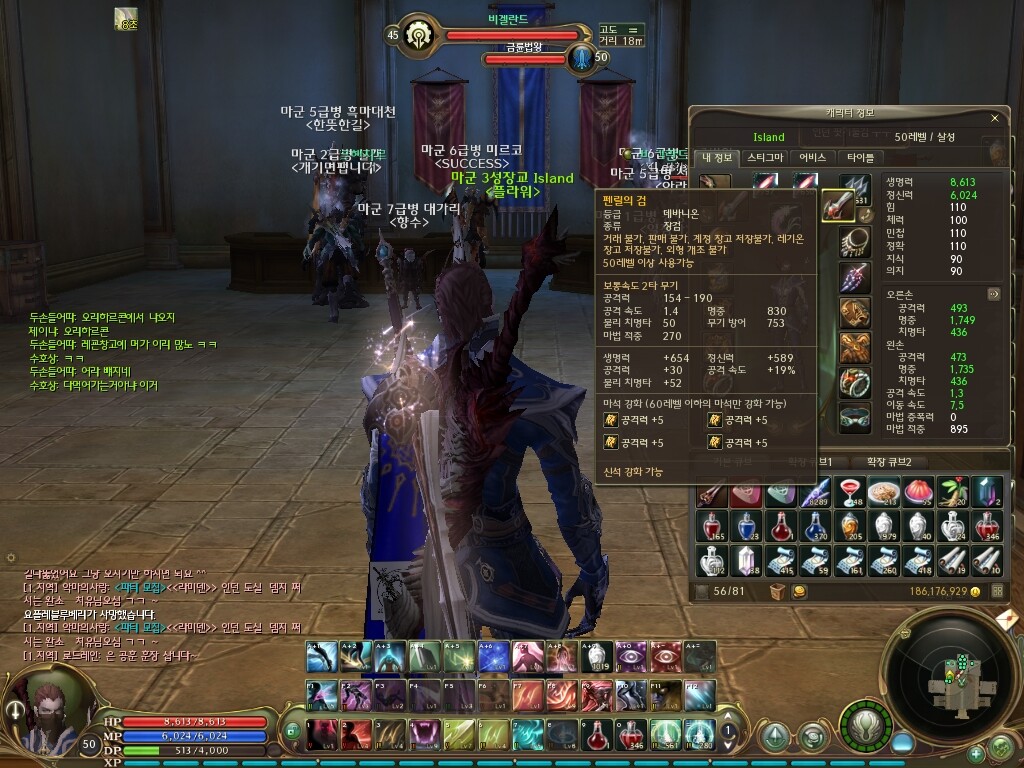1024x768 pixels.
Task: Switch to the 스티그마 tab
Action: click(x=765, y=157)
